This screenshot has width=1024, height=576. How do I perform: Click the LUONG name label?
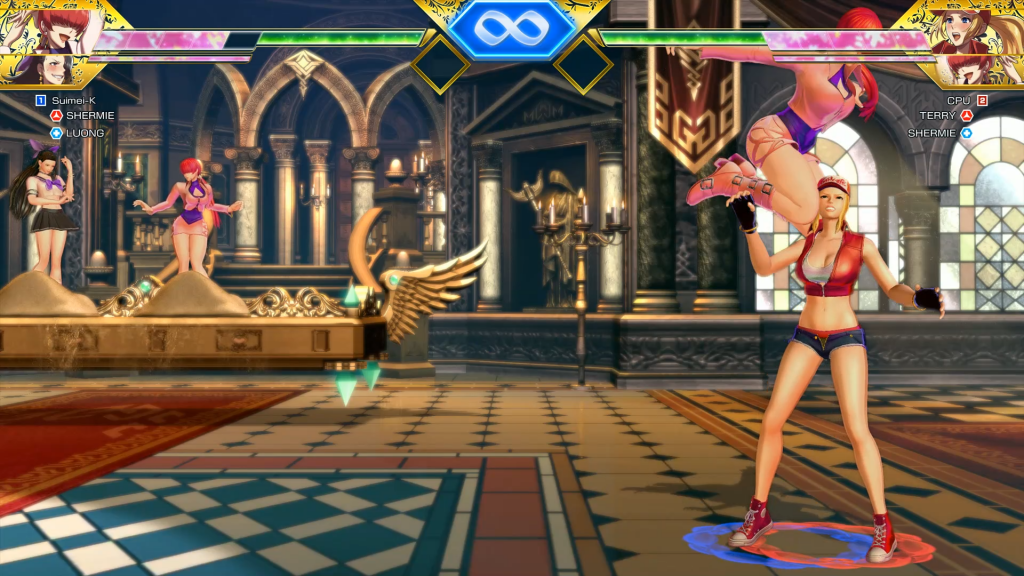pos(85,132)
